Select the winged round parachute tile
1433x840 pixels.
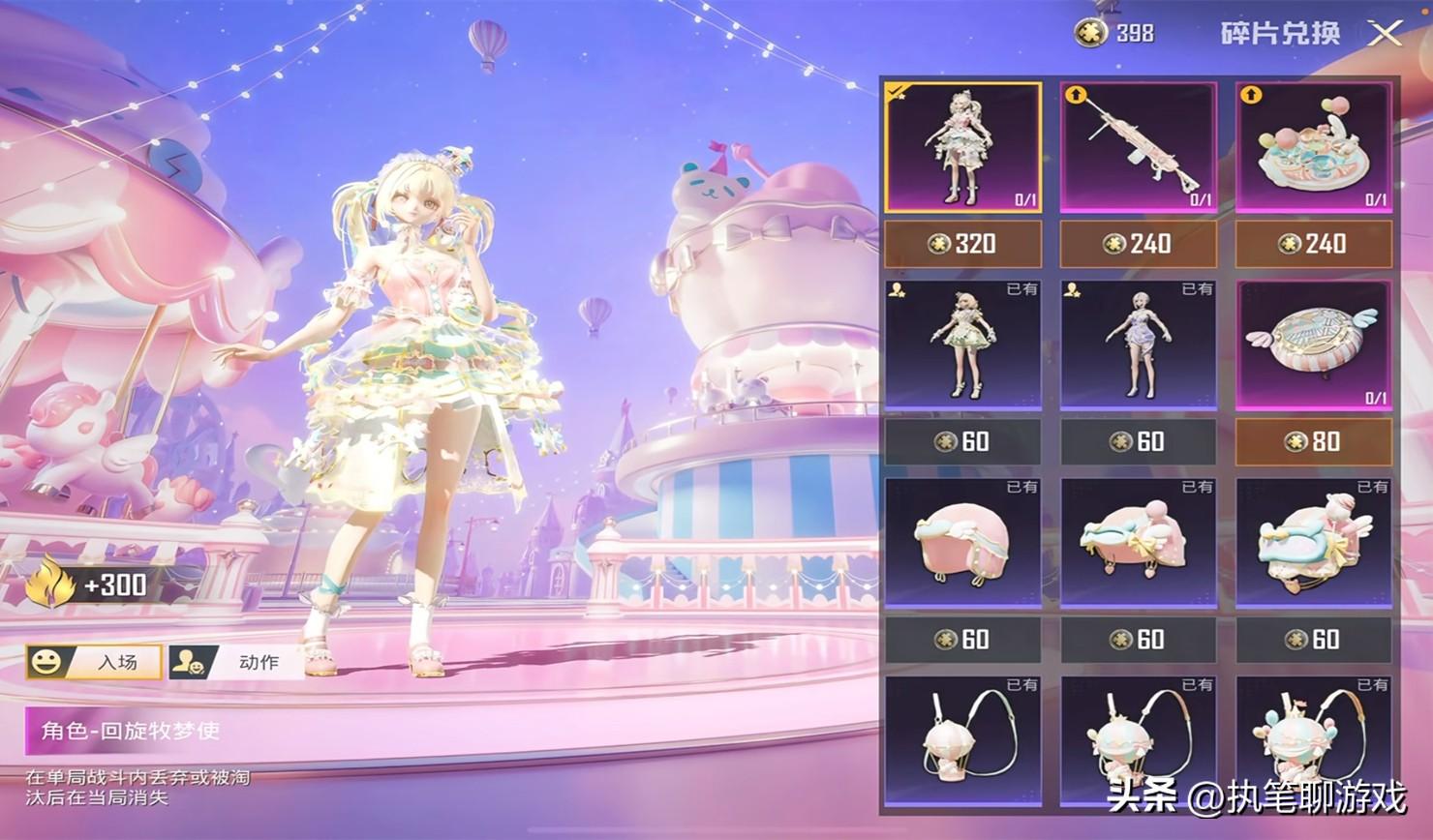pyautogui.click(x=1314, y=345)
